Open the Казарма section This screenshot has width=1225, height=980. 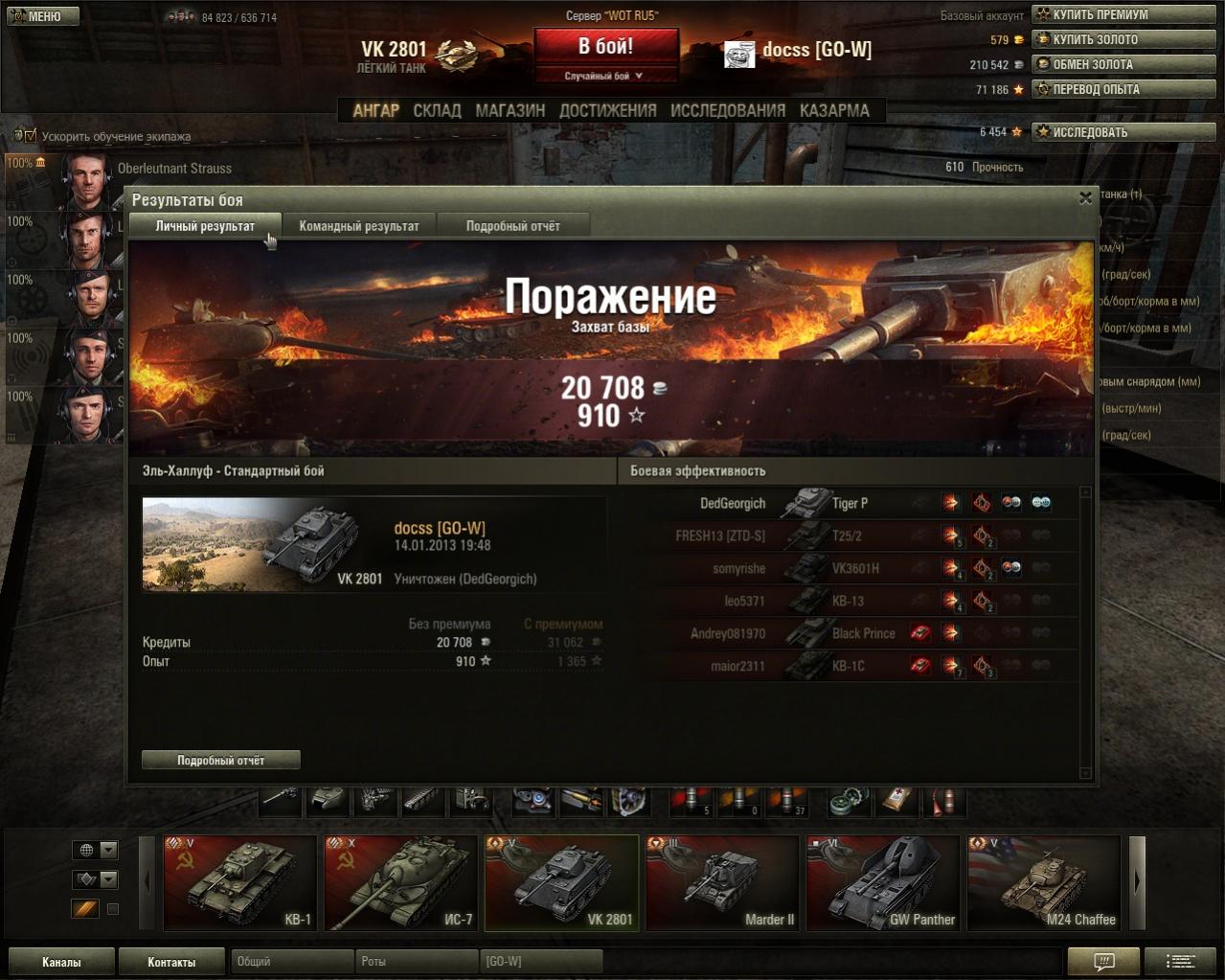(834, 110)
